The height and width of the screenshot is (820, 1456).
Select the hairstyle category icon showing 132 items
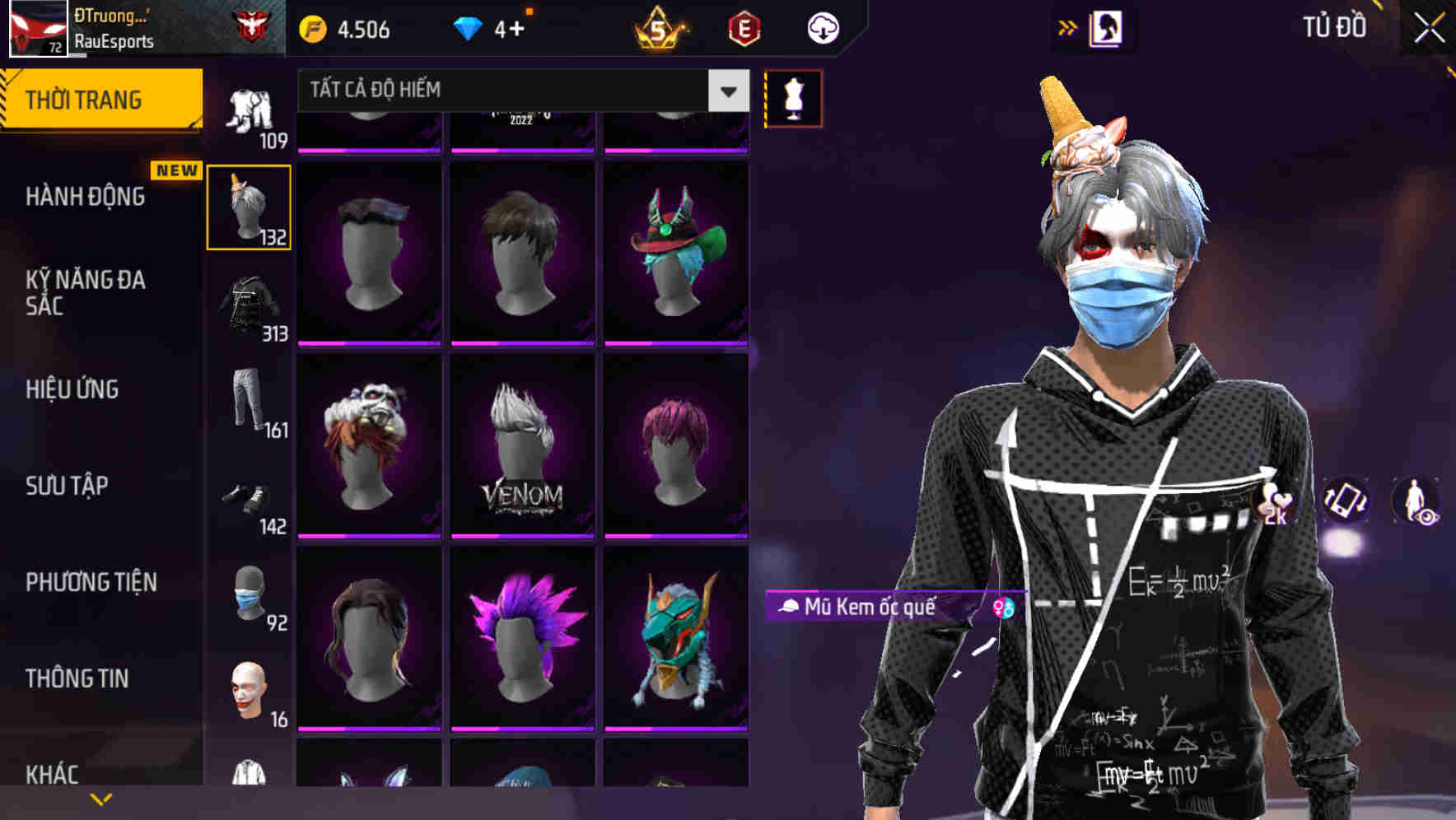249,206
